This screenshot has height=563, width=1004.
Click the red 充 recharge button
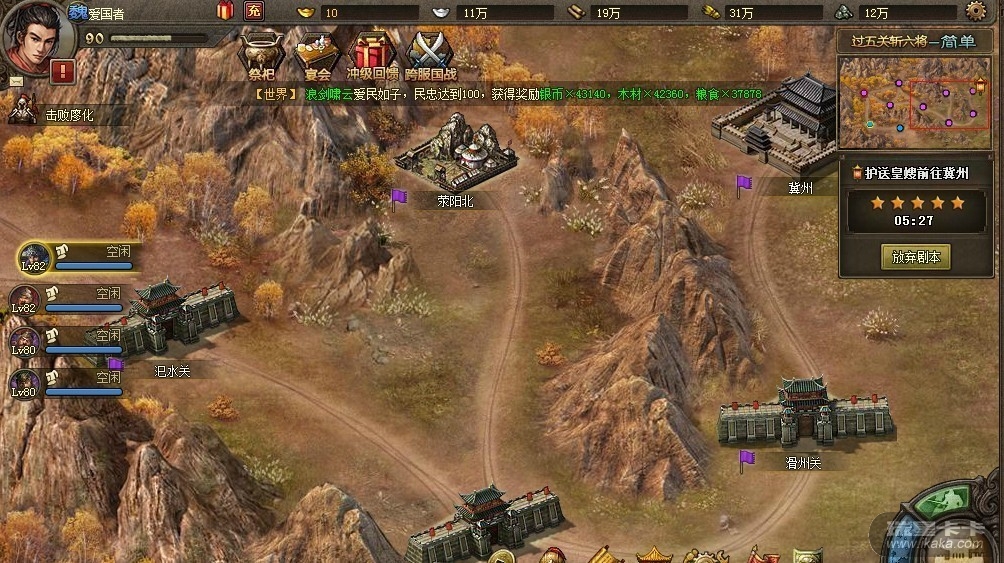tap(254, 11)
